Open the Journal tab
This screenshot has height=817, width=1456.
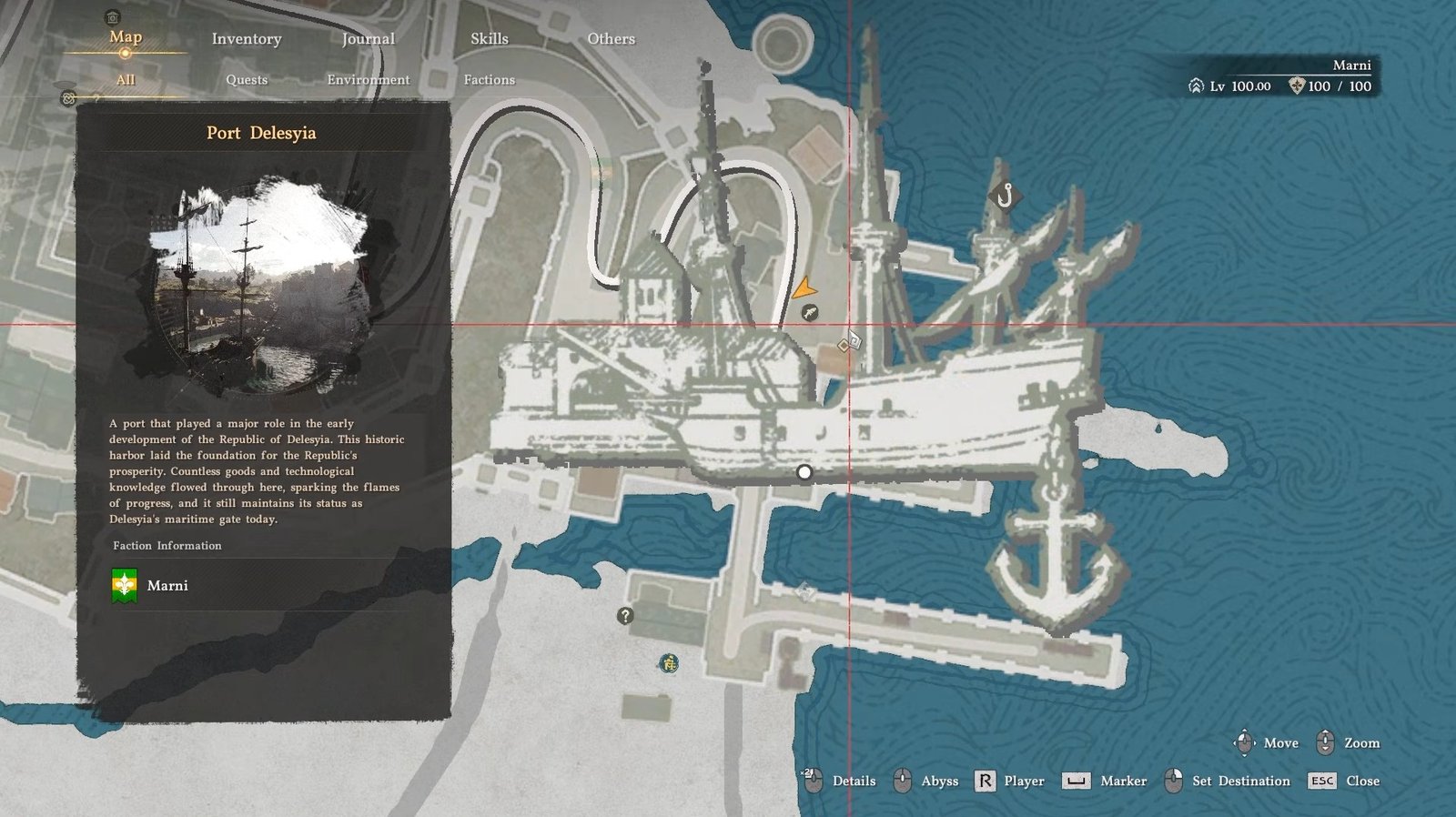[x=368, y=39]
